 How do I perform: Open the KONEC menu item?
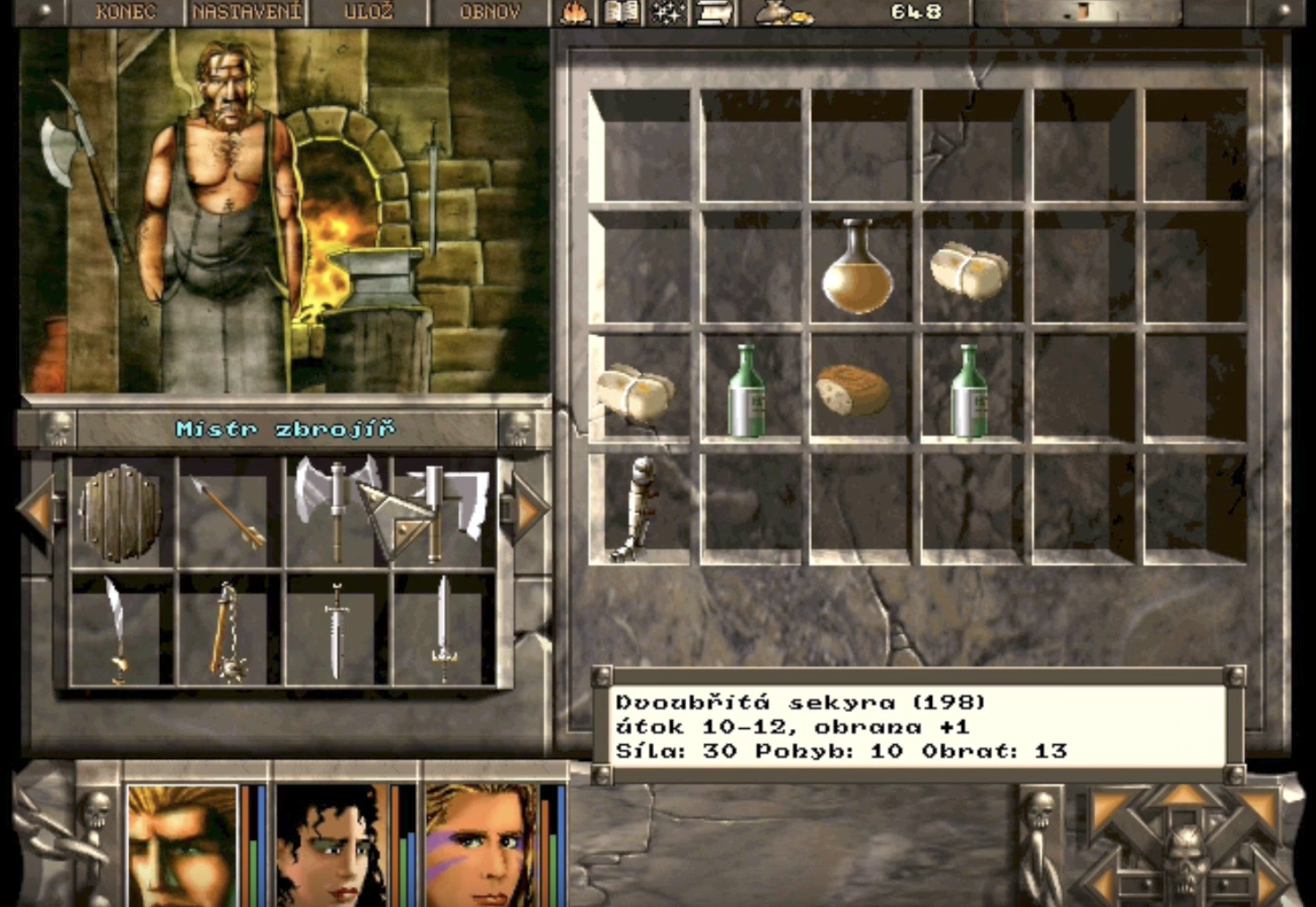pyautogui.click(x=125, y=10)
